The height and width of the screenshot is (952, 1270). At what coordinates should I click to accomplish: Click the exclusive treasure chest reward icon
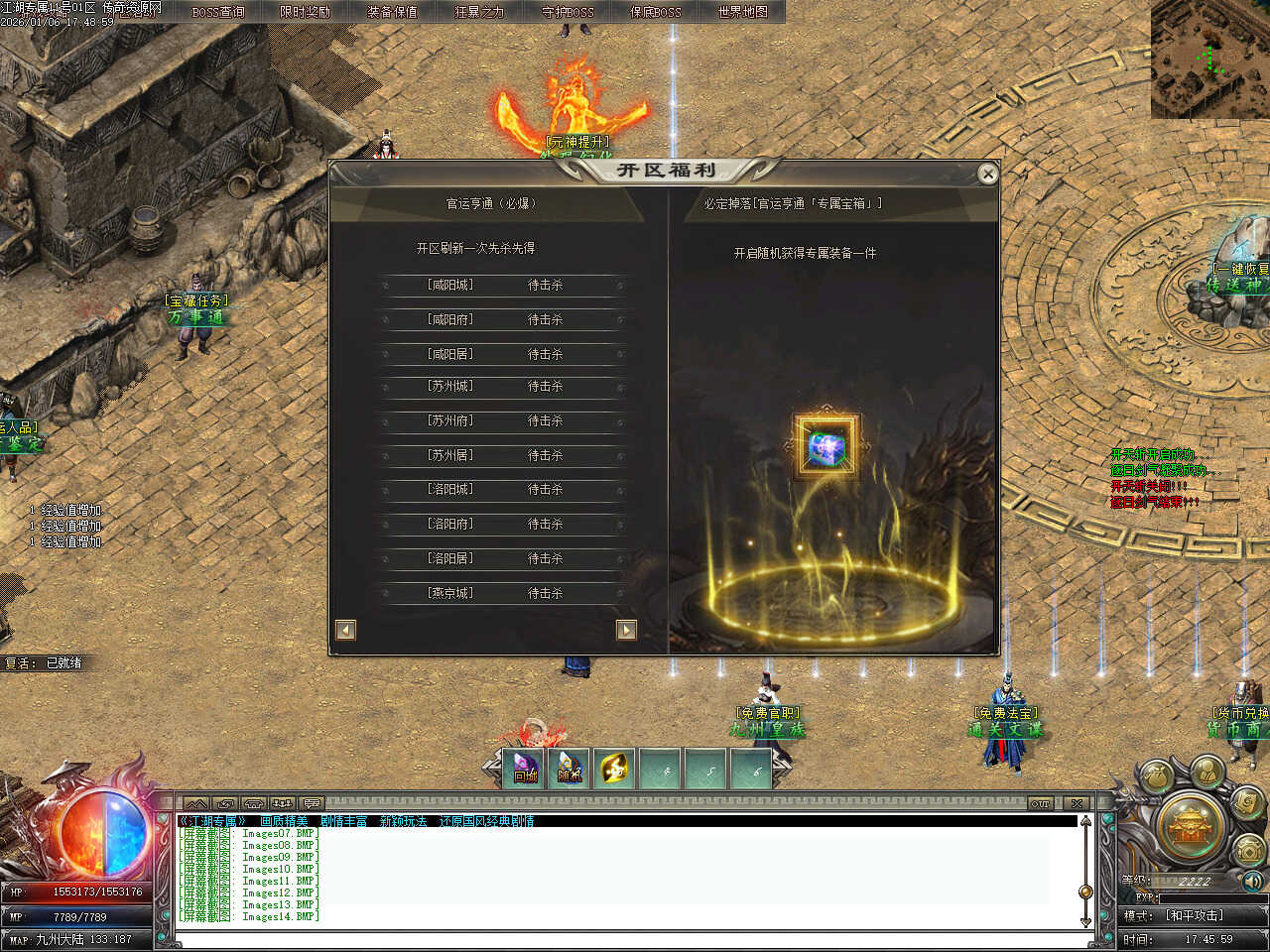coord(826,447)
